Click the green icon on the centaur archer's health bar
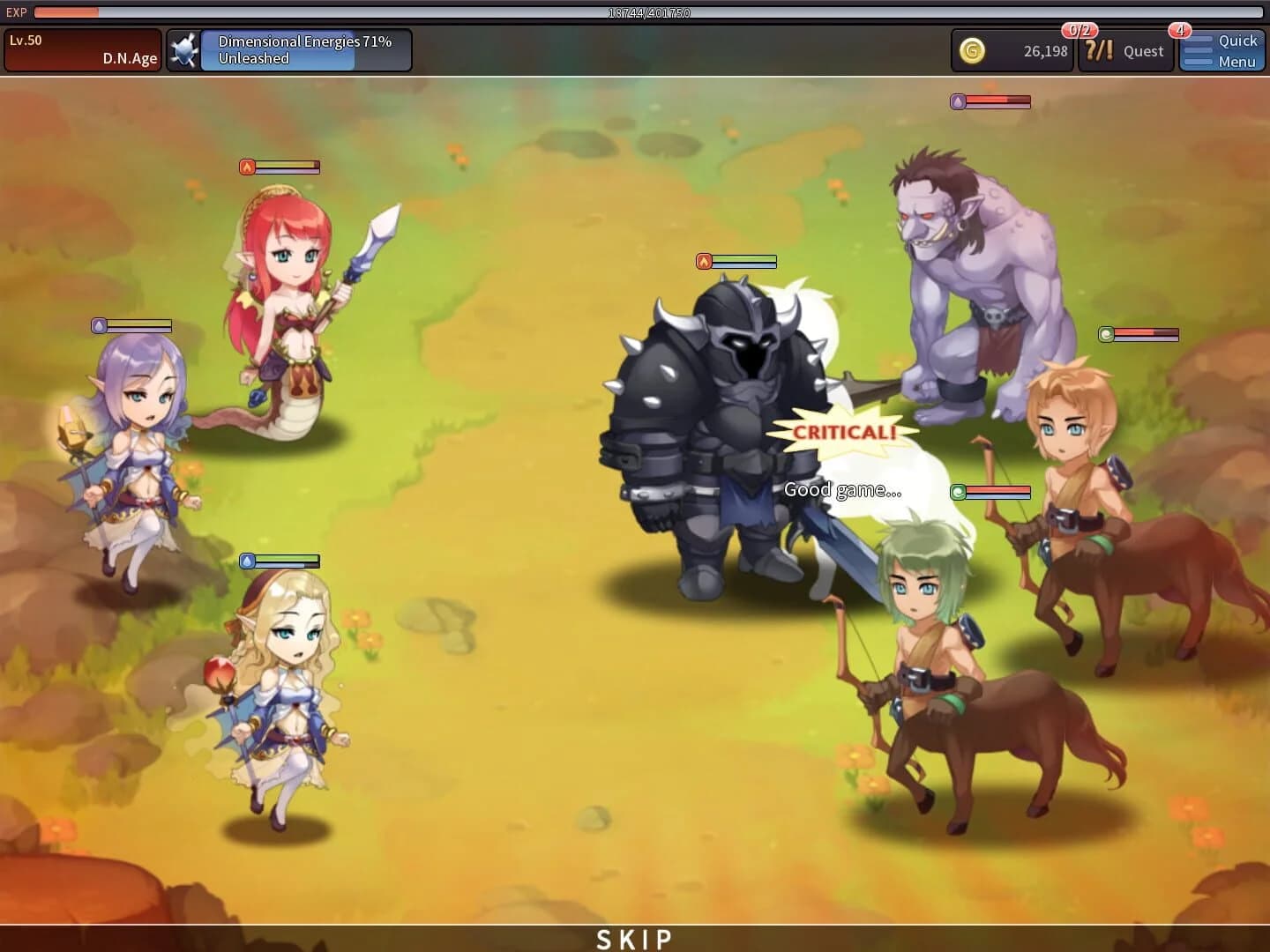The image size is (1270, 952). pyautogui.click(x=1106, y=335)
